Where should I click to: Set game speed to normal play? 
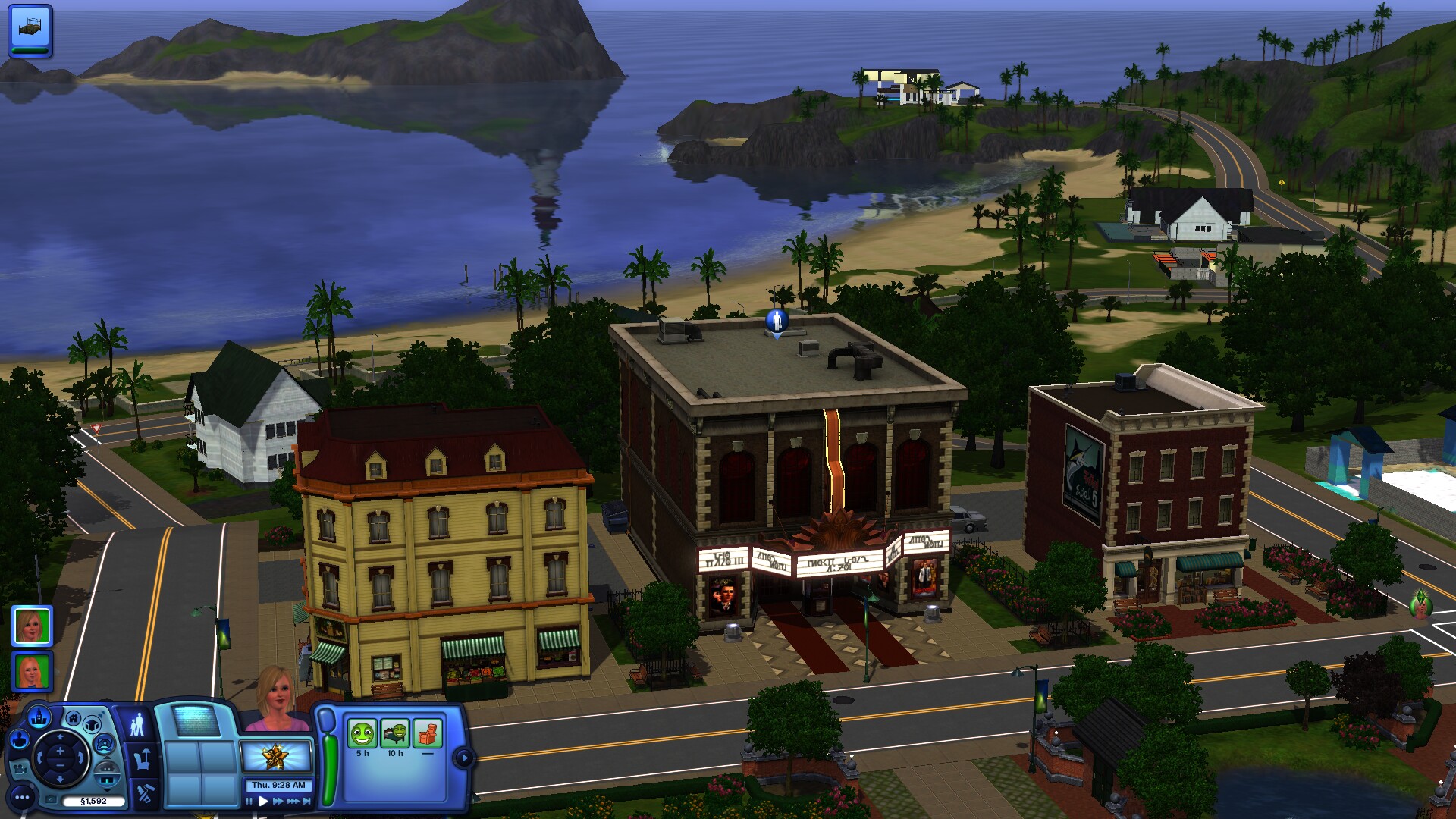(263, 801)
